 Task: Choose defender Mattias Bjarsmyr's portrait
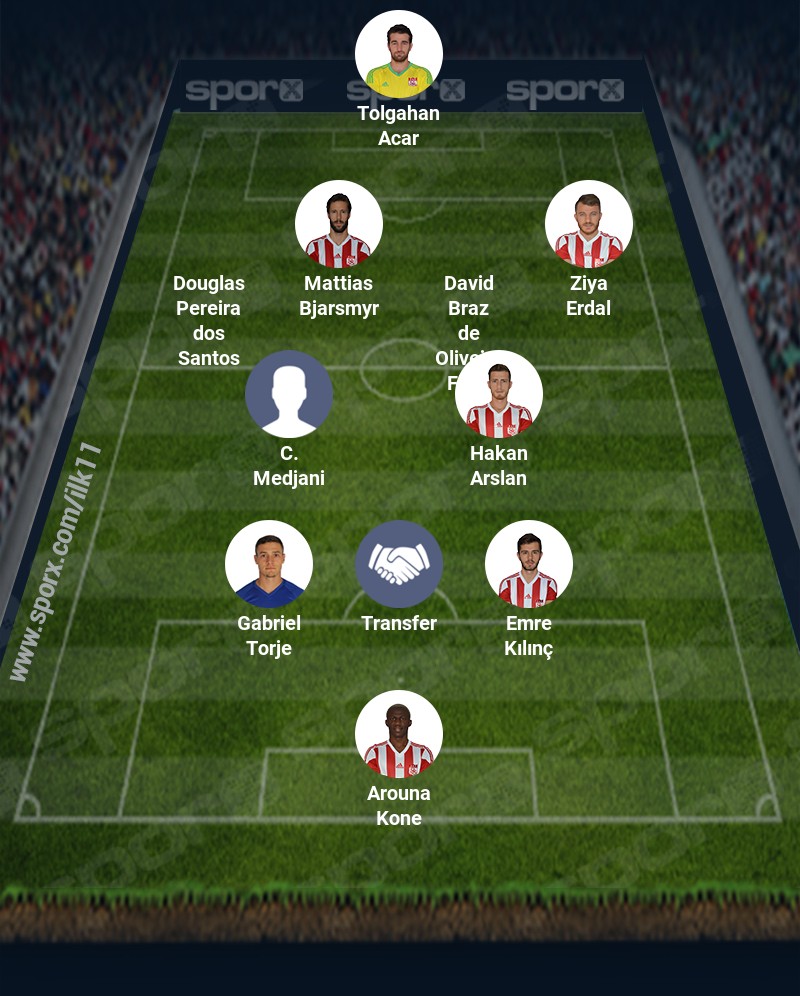tap(339, 224)
